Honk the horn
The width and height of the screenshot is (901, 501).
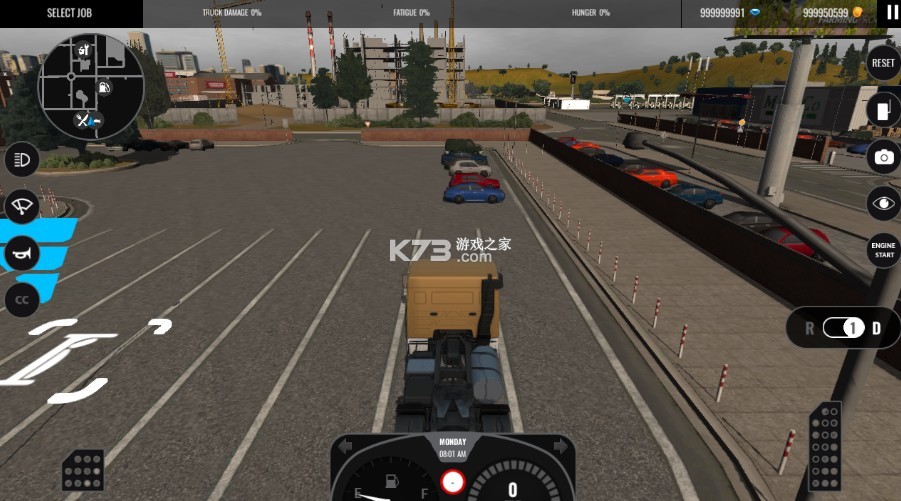(x=21, y=254)
